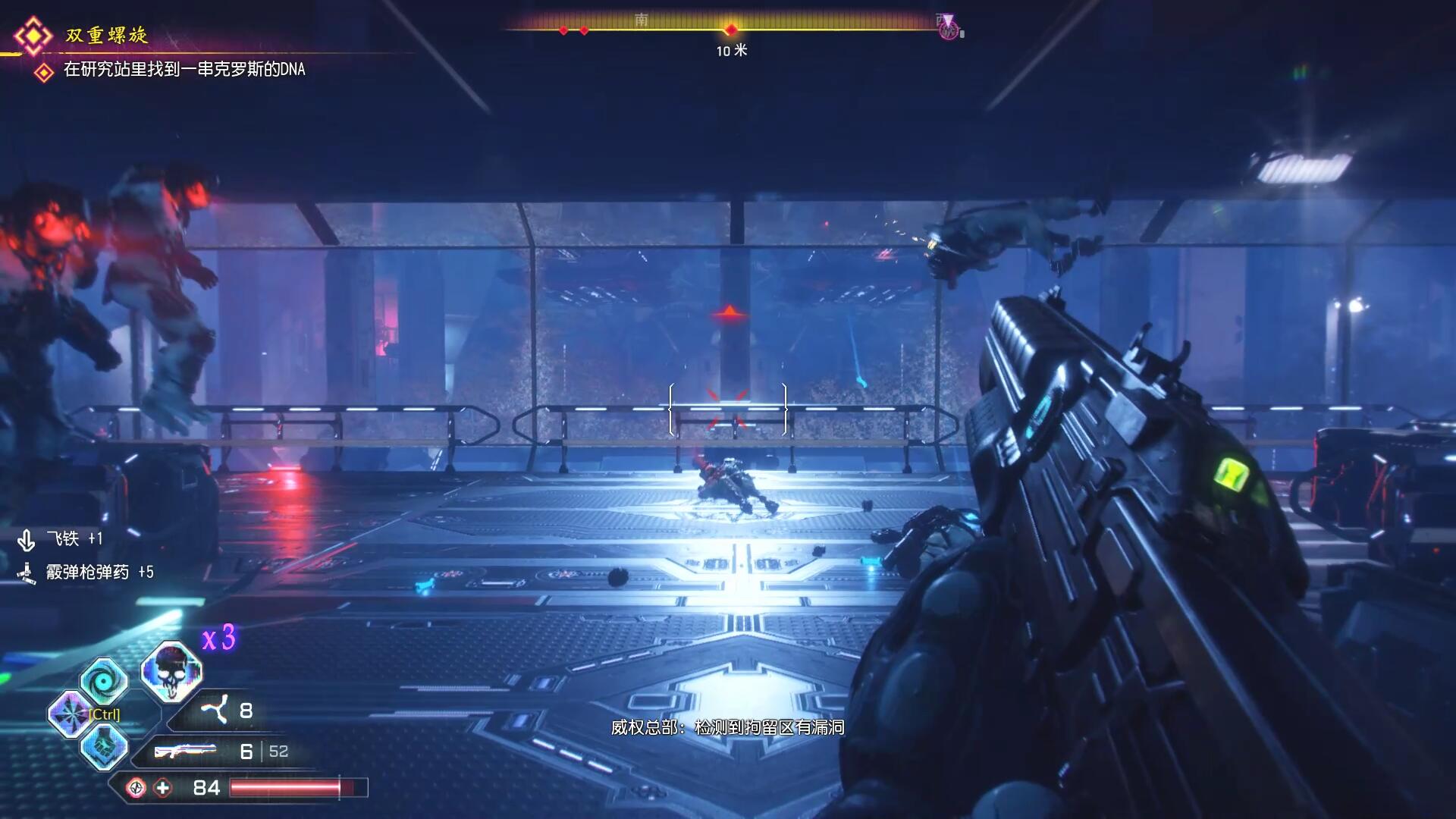The height and width of the screenshot is (819, 1456).
Task: Activate the purple shatter burst ability icon
Action: coord(70,714)
